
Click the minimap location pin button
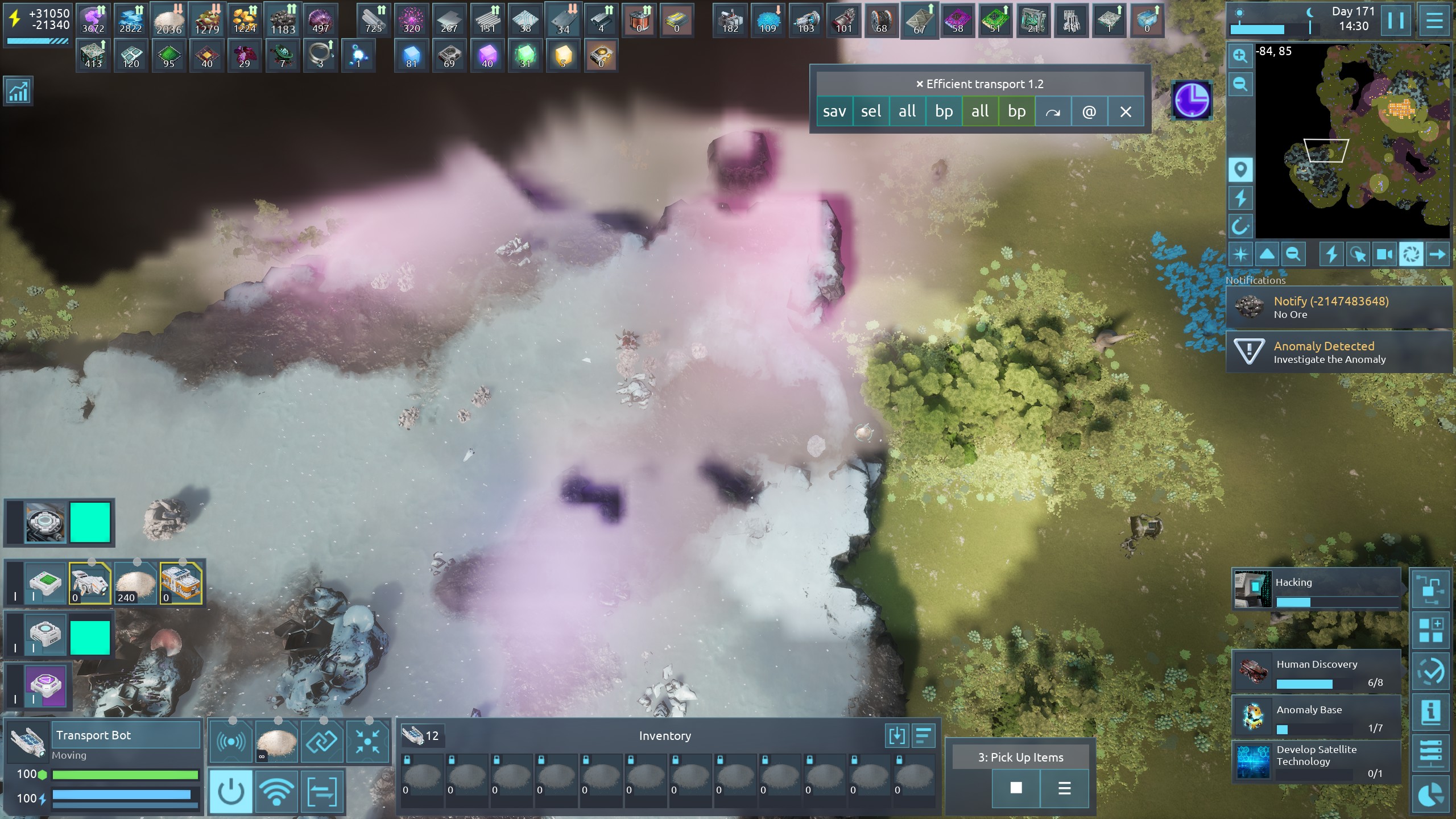point(1240,169)
